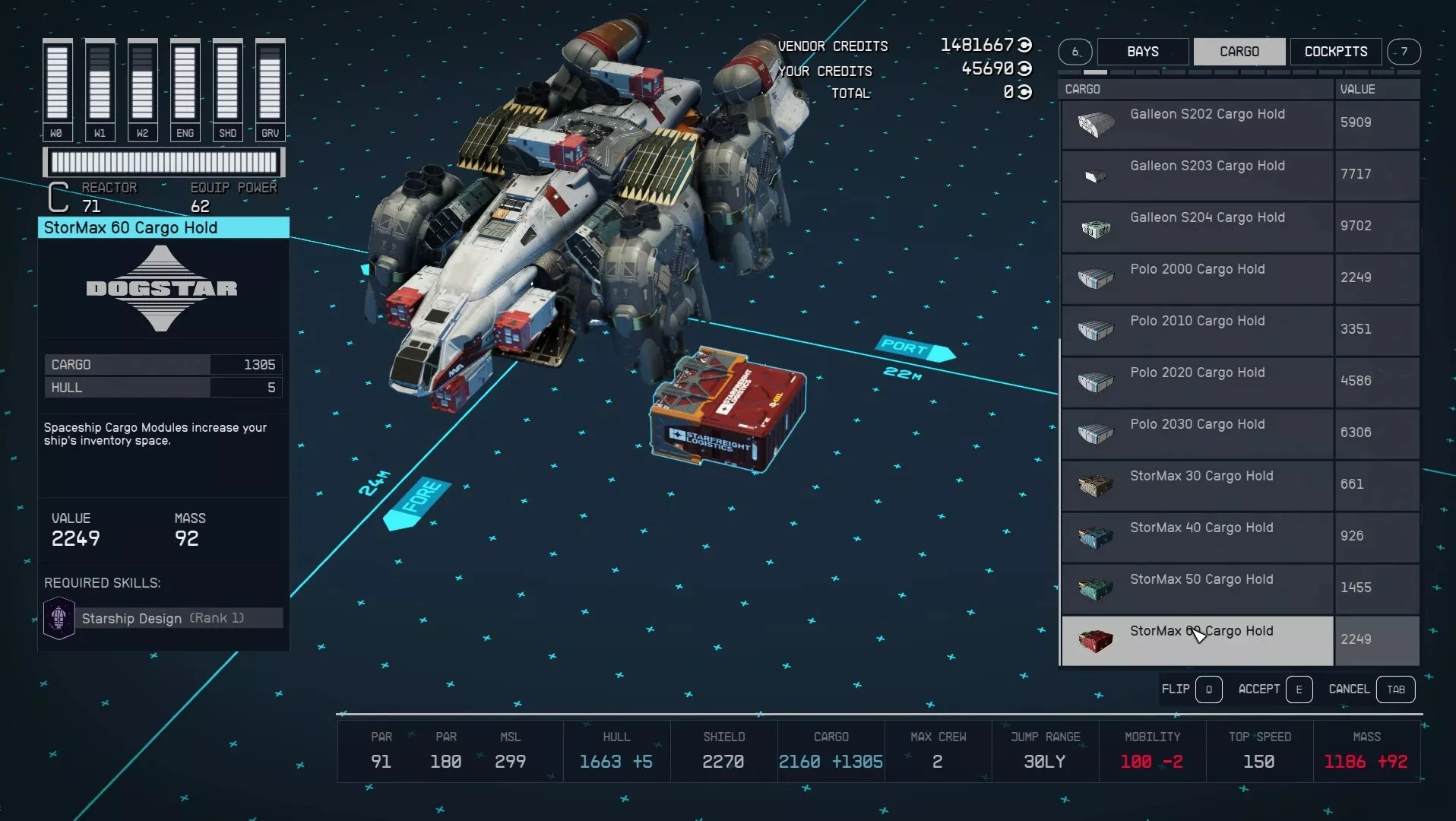Click Polo 2020 Cargo Hold entry
The width and height of the screenshot is (1456, 821).
(1198, 382)
